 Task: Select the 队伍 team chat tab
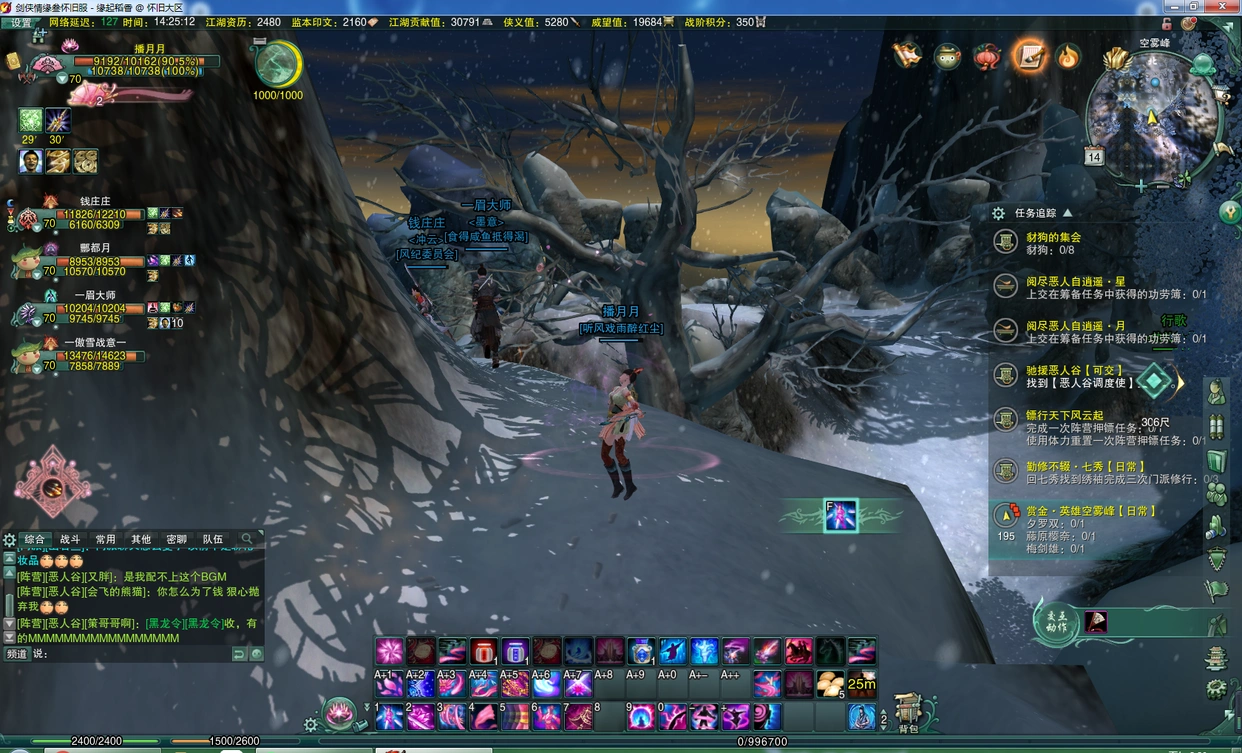[213, 540]
